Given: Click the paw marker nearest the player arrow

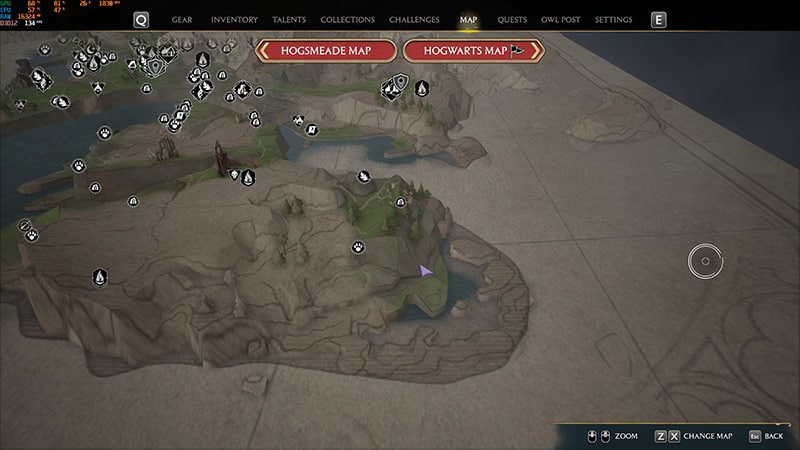Looking at the screenshot, I should click(358, 247).
